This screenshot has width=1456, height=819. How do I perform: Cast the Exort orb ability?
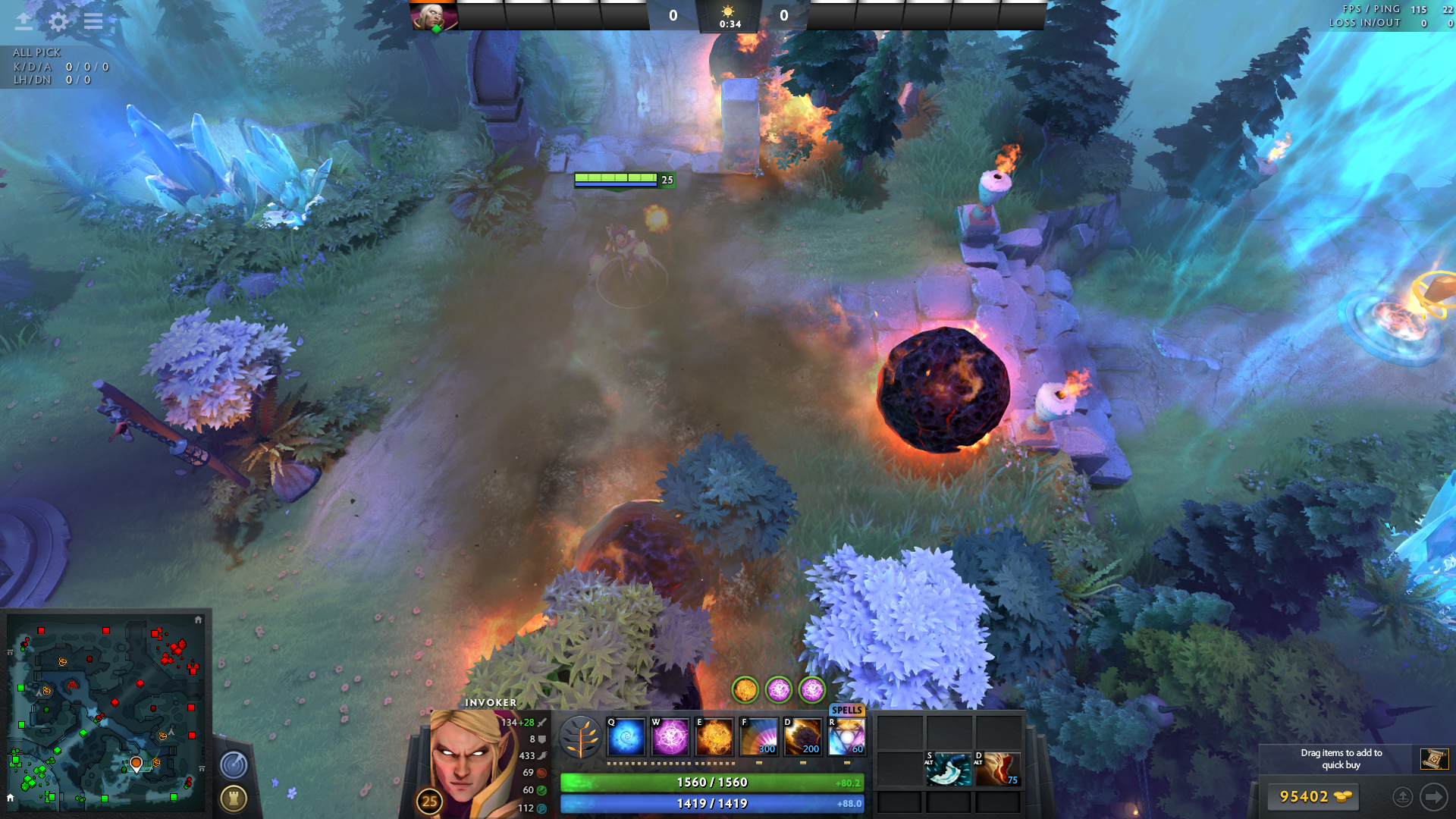(714, 737)
